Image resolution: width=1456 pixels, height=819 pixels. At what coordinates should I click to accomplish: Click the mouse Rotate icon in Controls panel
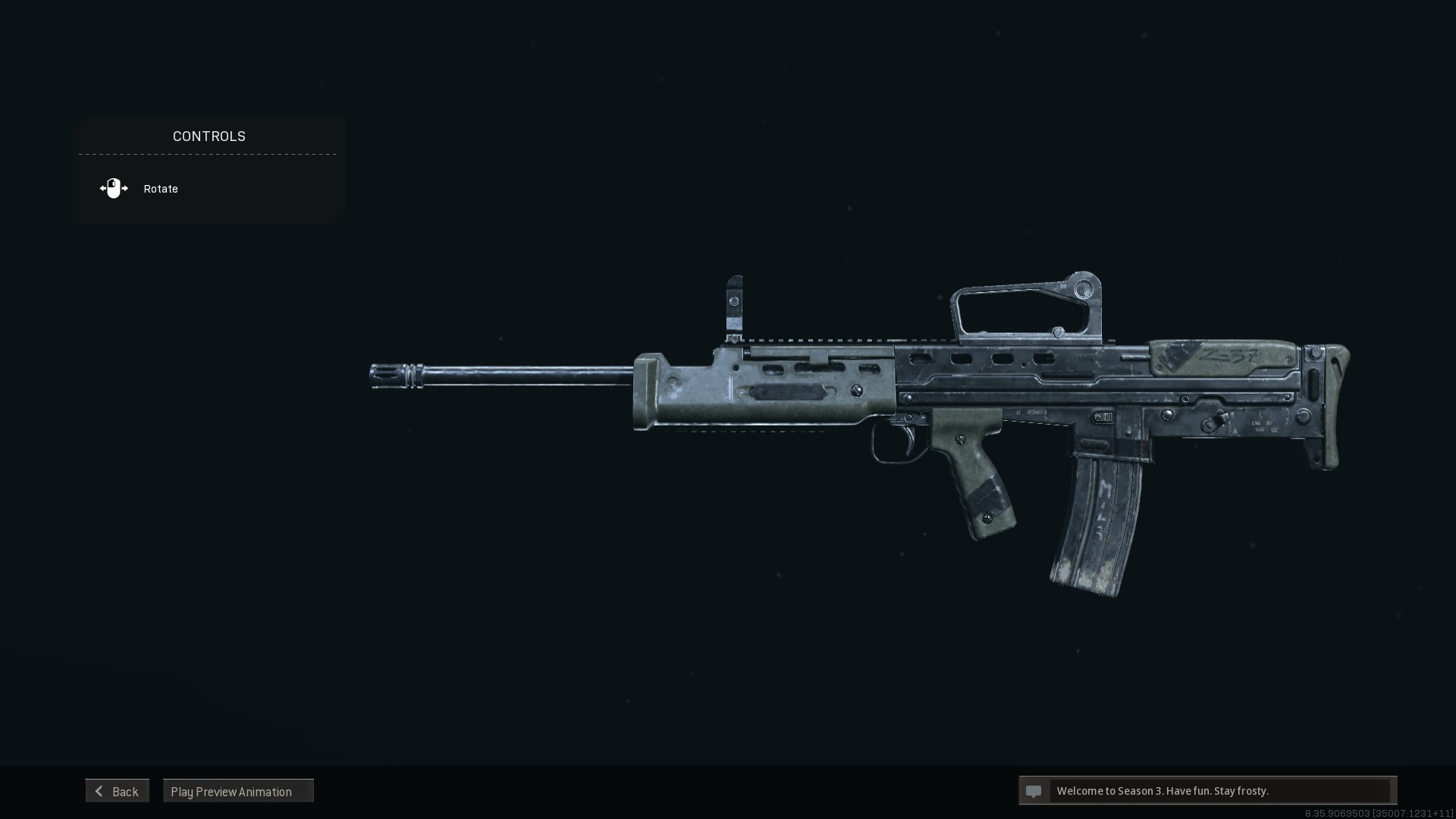(x=114, y=188)
